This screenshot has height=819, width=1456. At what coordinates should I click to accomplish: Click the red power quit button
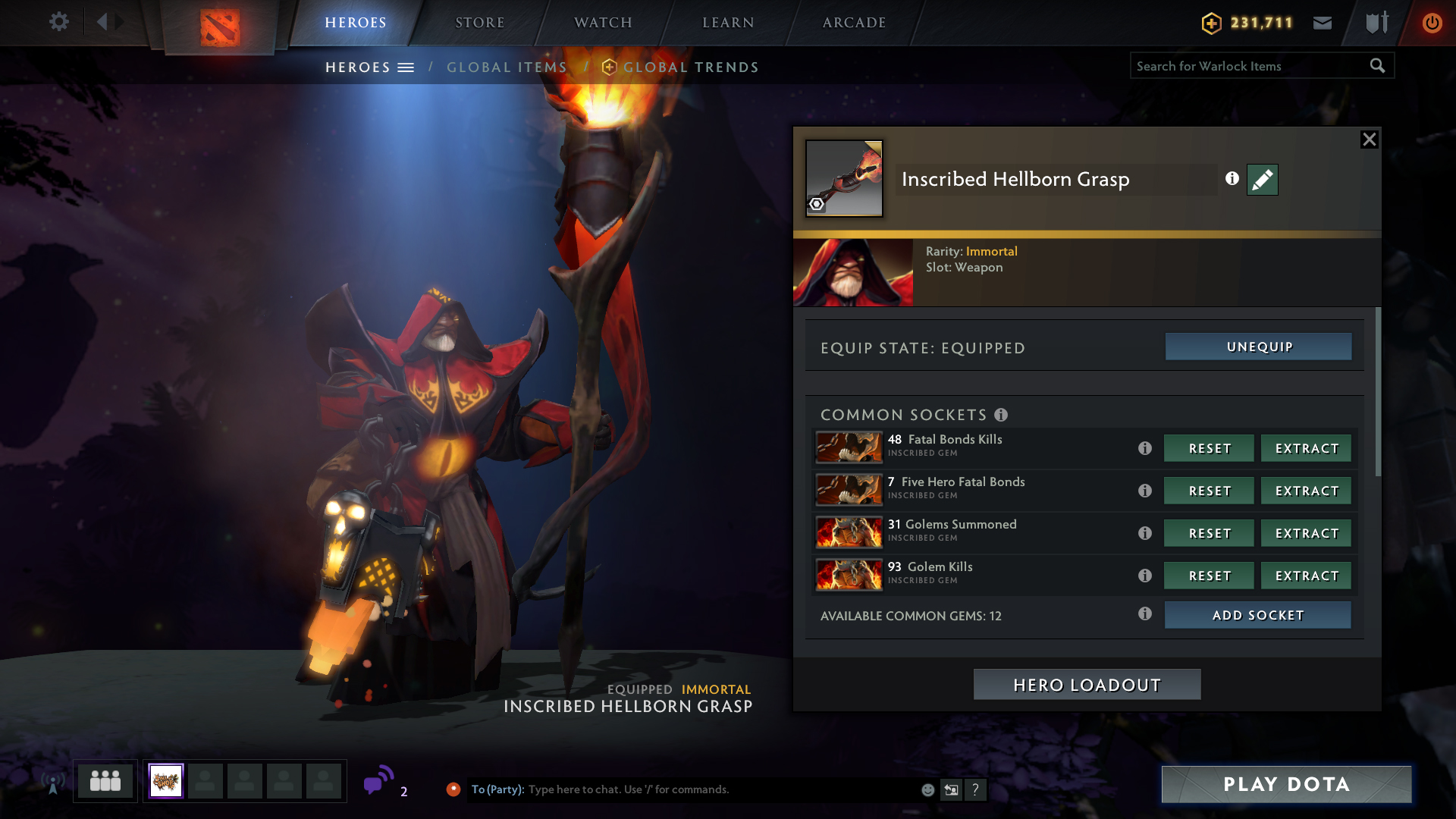(x=1432, y=23)
